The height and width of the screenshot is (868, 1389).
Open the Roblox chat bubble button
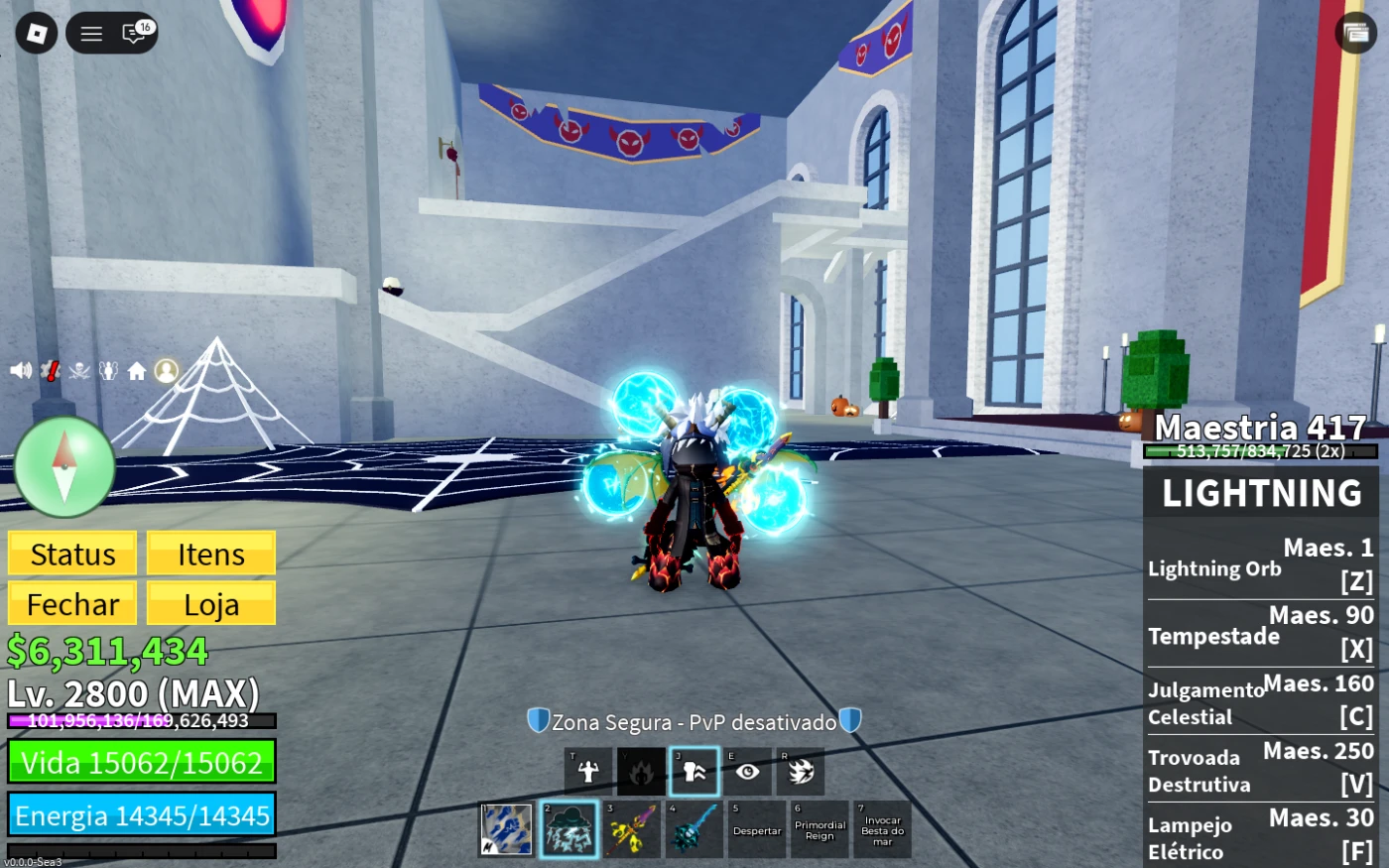[135, 34]
